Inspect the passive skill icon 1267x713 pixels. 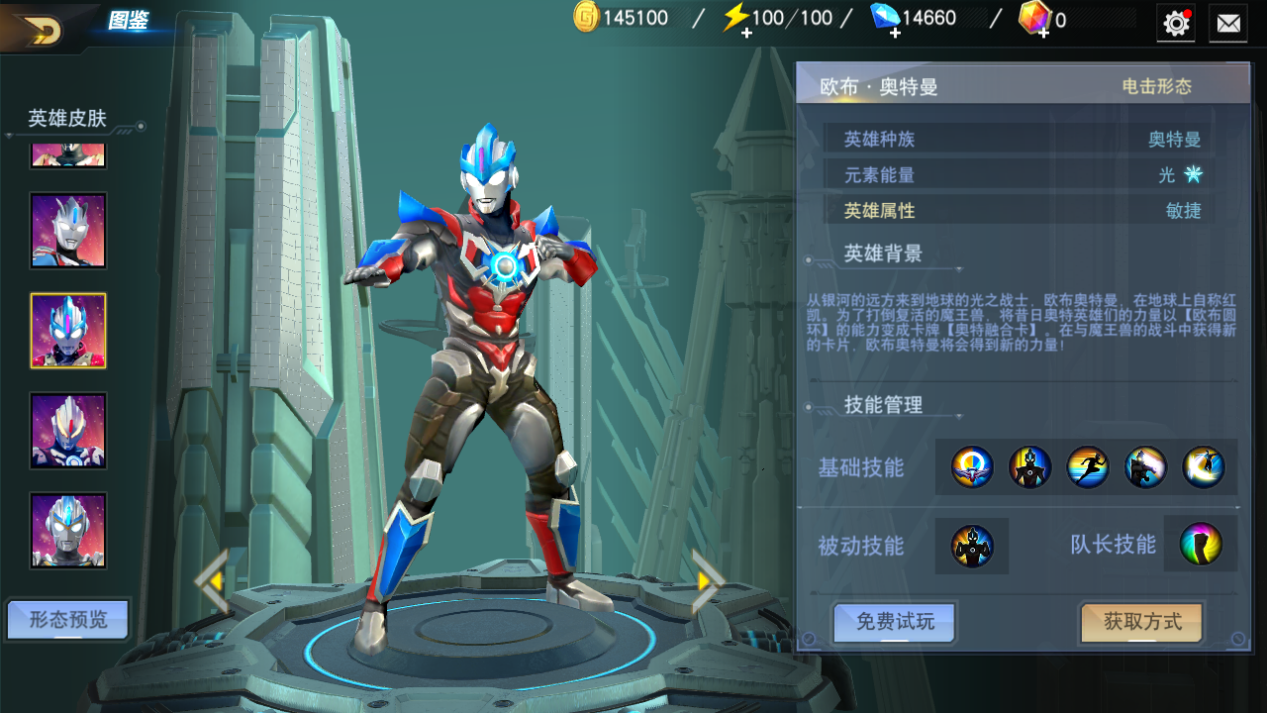[972, 546]
